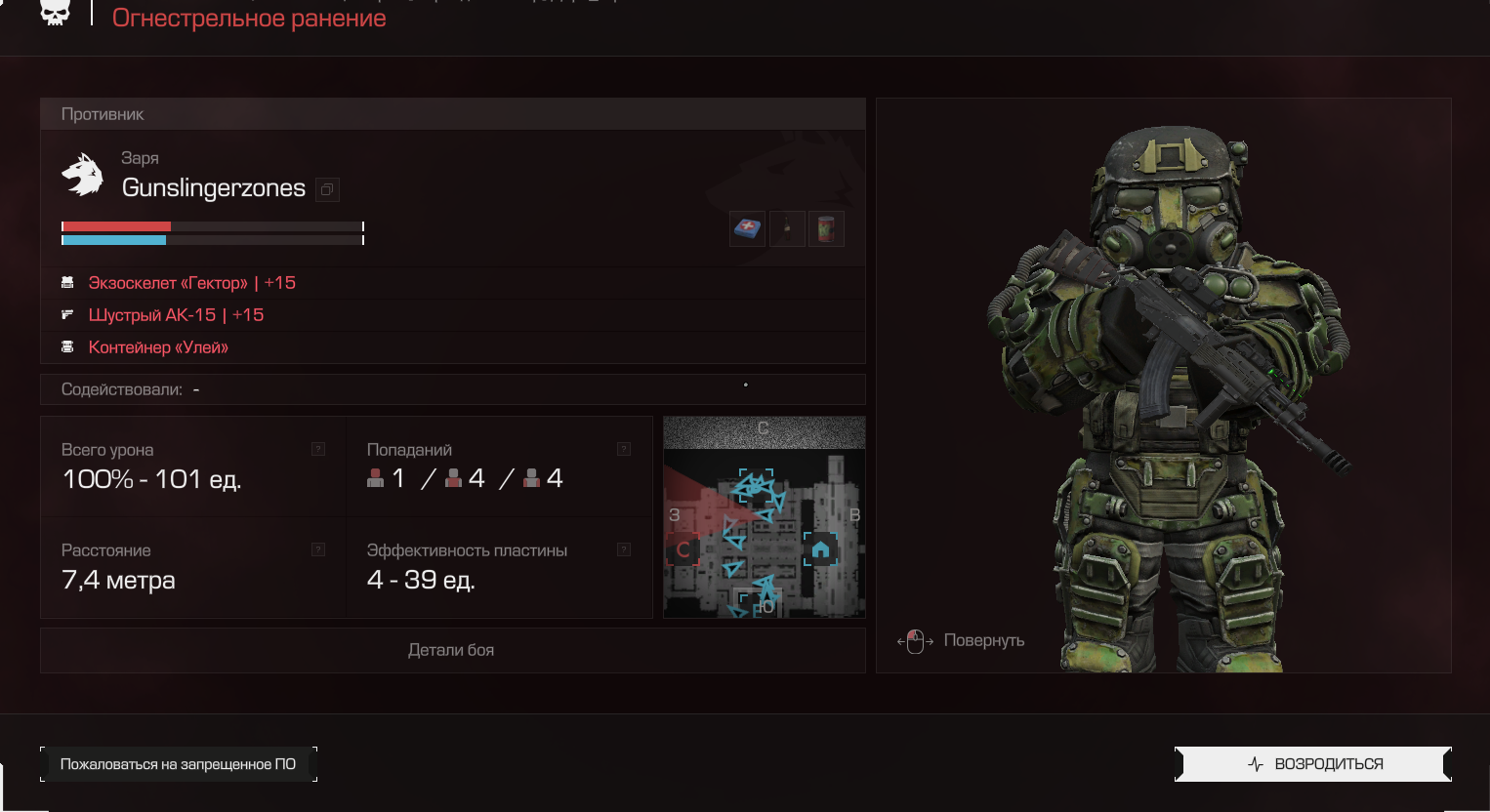Select the dark bottle item icon

[x=787, y=229]
